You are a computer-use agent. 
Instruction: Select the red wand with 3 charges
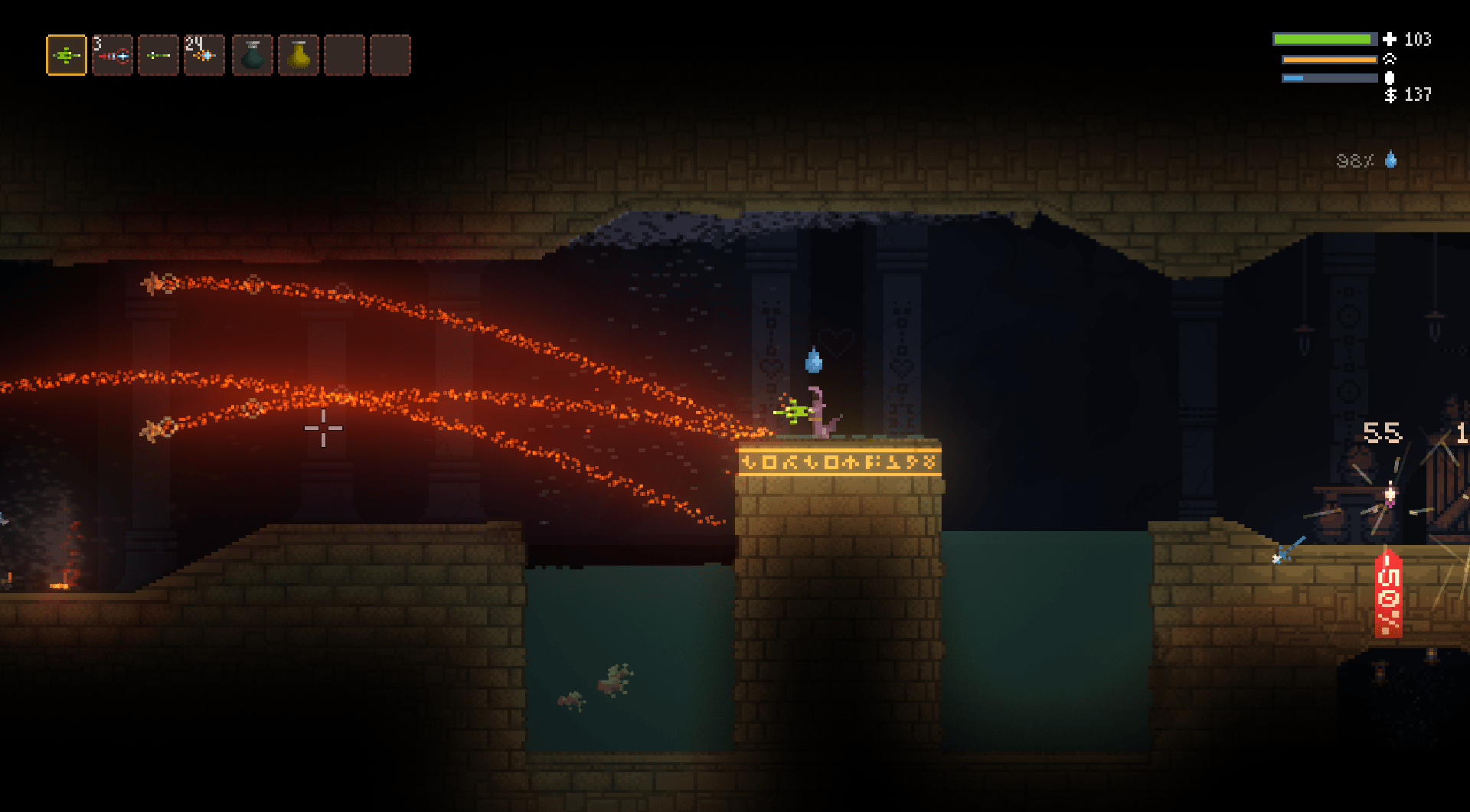[x=113, y=55]
